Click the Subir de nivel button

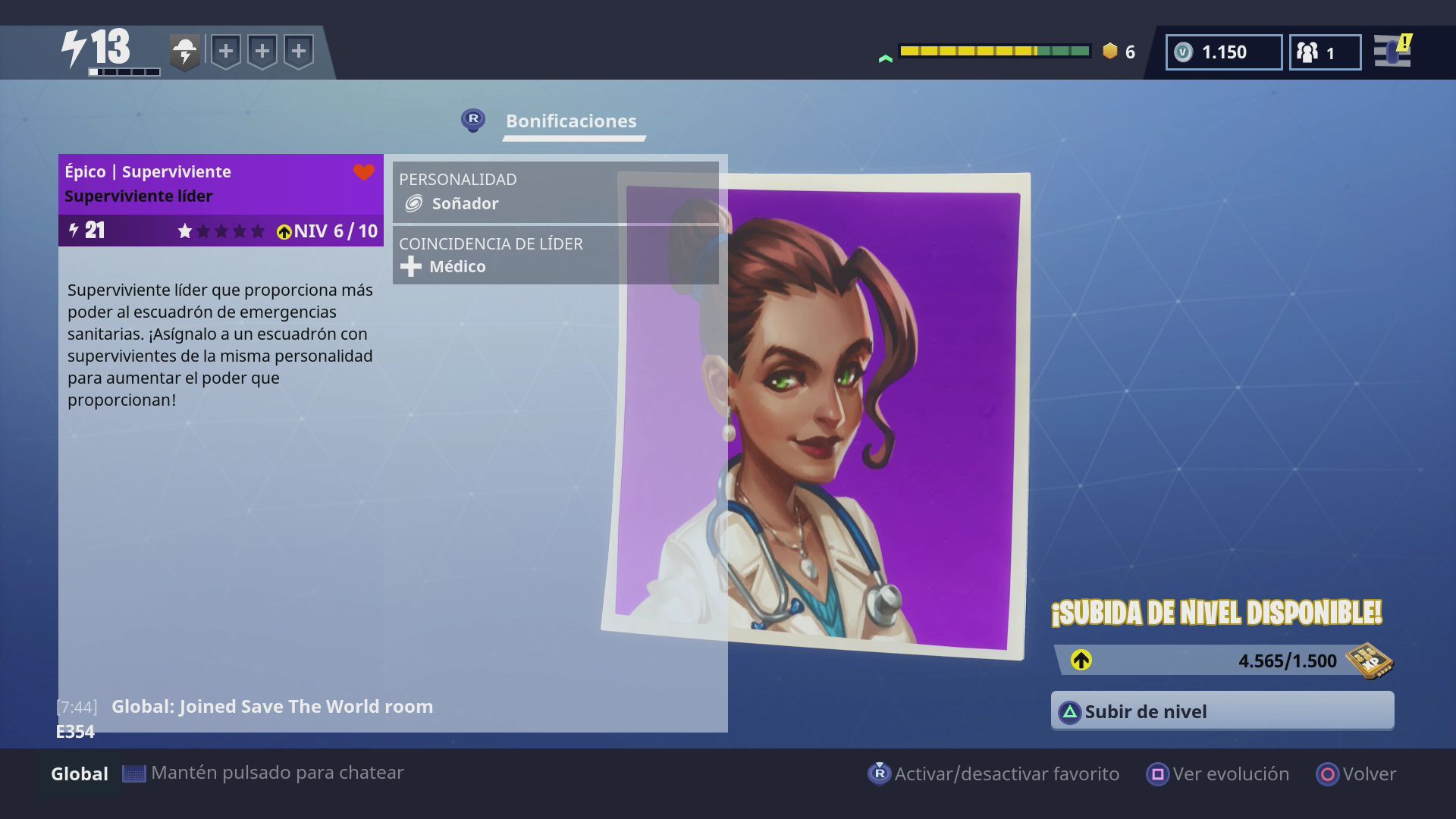[1222, 711]
